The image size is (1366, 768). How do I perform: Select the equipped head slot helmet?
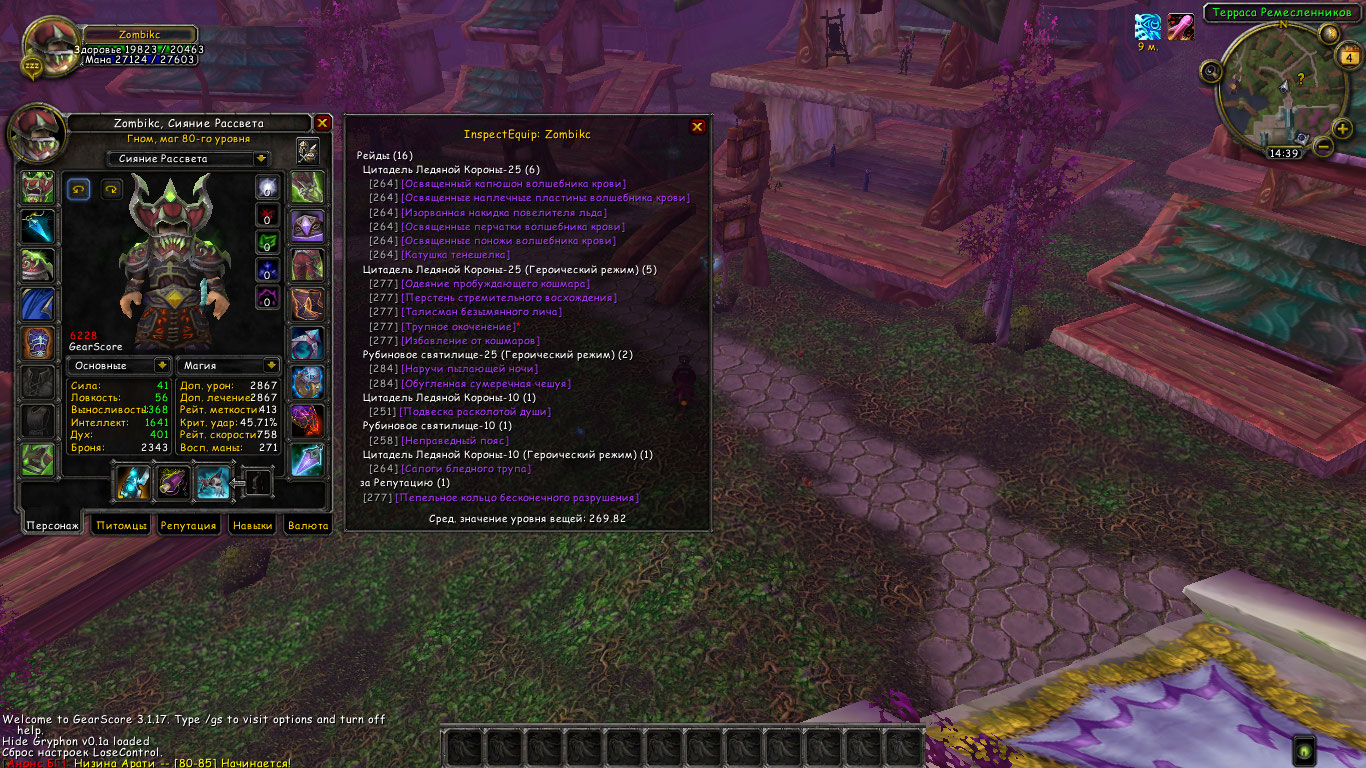38,187
